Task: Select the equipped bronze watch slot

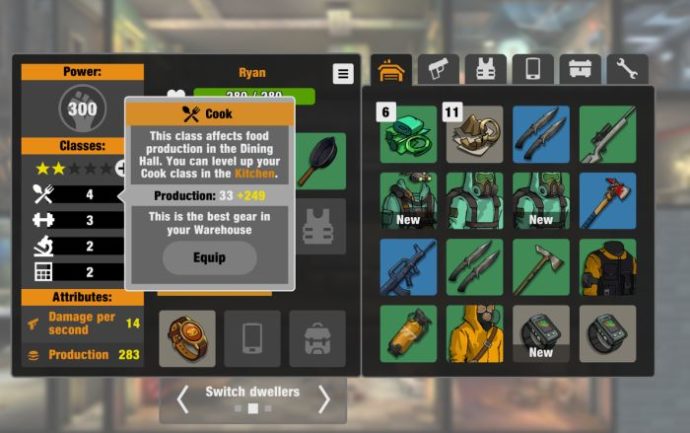Action: [x=187, y=338]
